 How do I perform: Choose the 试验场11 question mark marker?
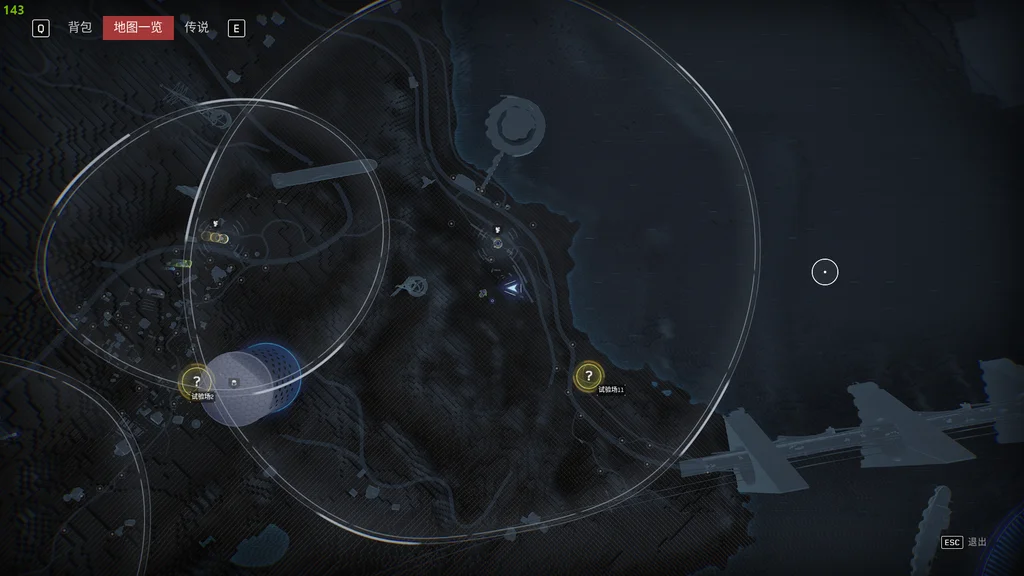coord(589,376)
